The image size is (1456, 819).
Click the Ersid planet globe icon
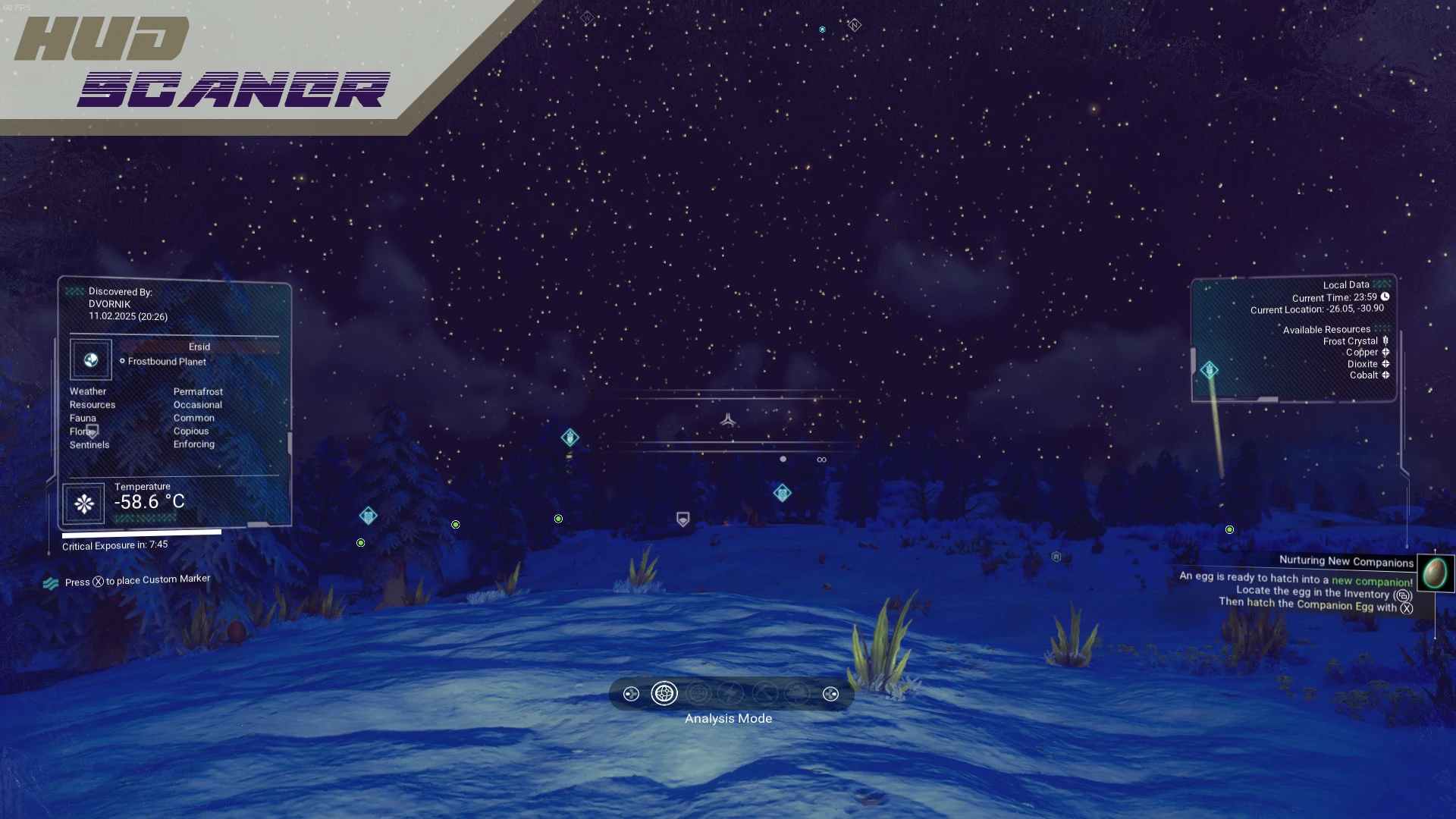click(91, 360)
